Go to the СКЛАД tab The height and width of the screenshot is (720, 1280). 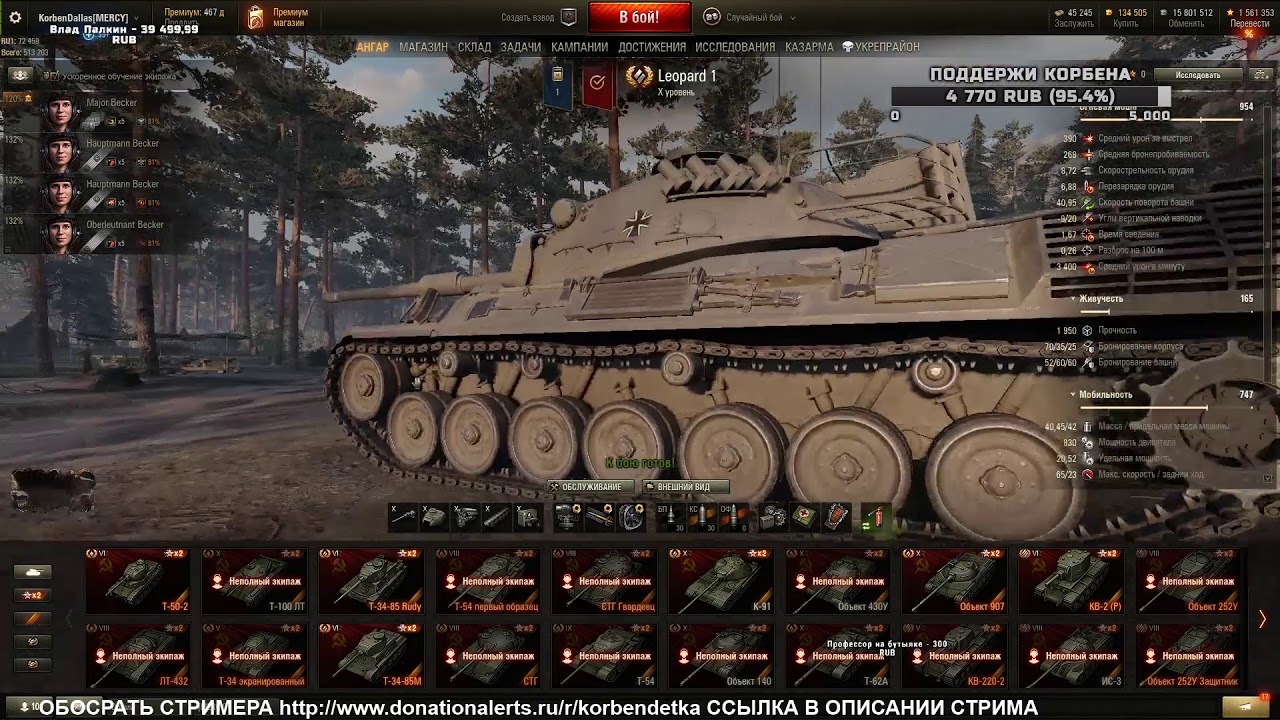click(474, 47)
